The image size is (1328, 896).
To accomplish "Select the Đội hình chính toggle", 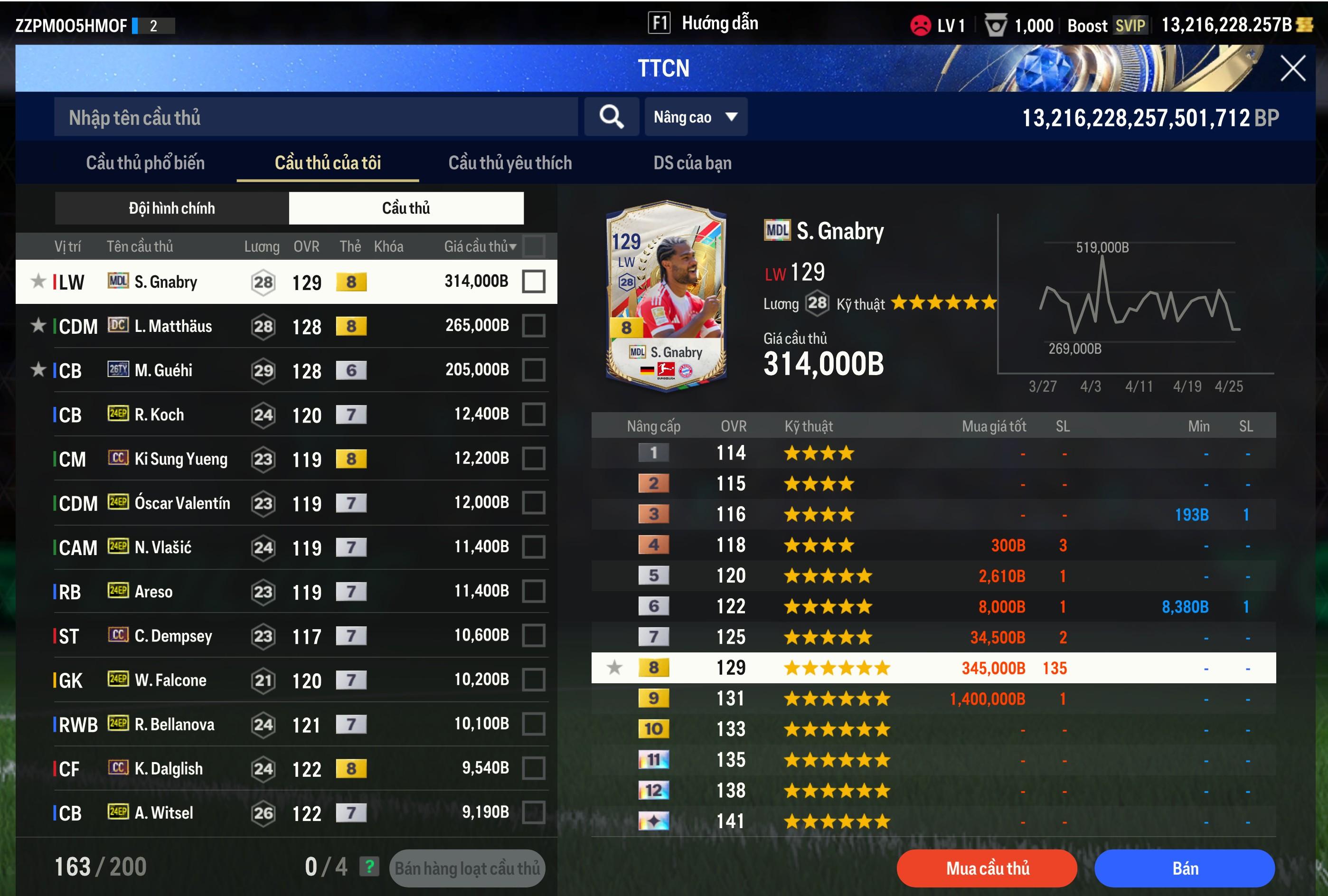I will 172,208.
